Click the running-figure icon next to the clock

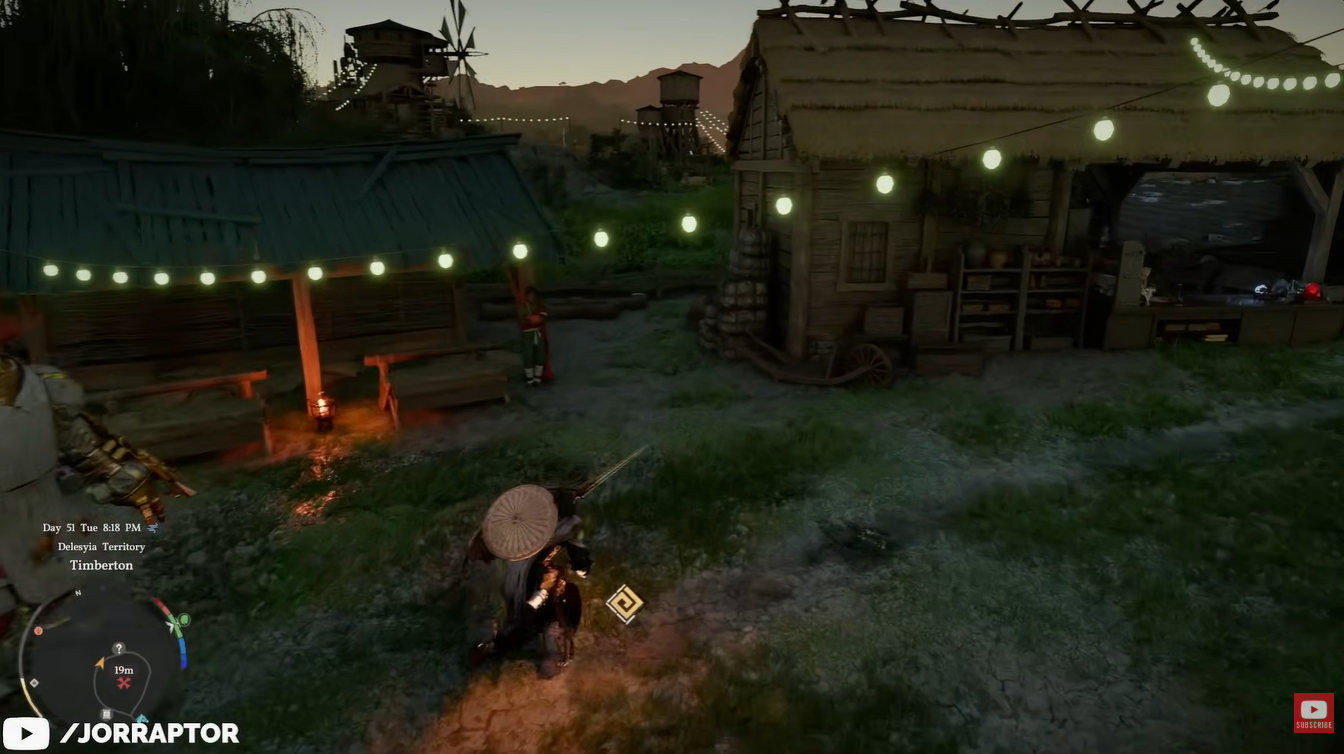point(153,528)
